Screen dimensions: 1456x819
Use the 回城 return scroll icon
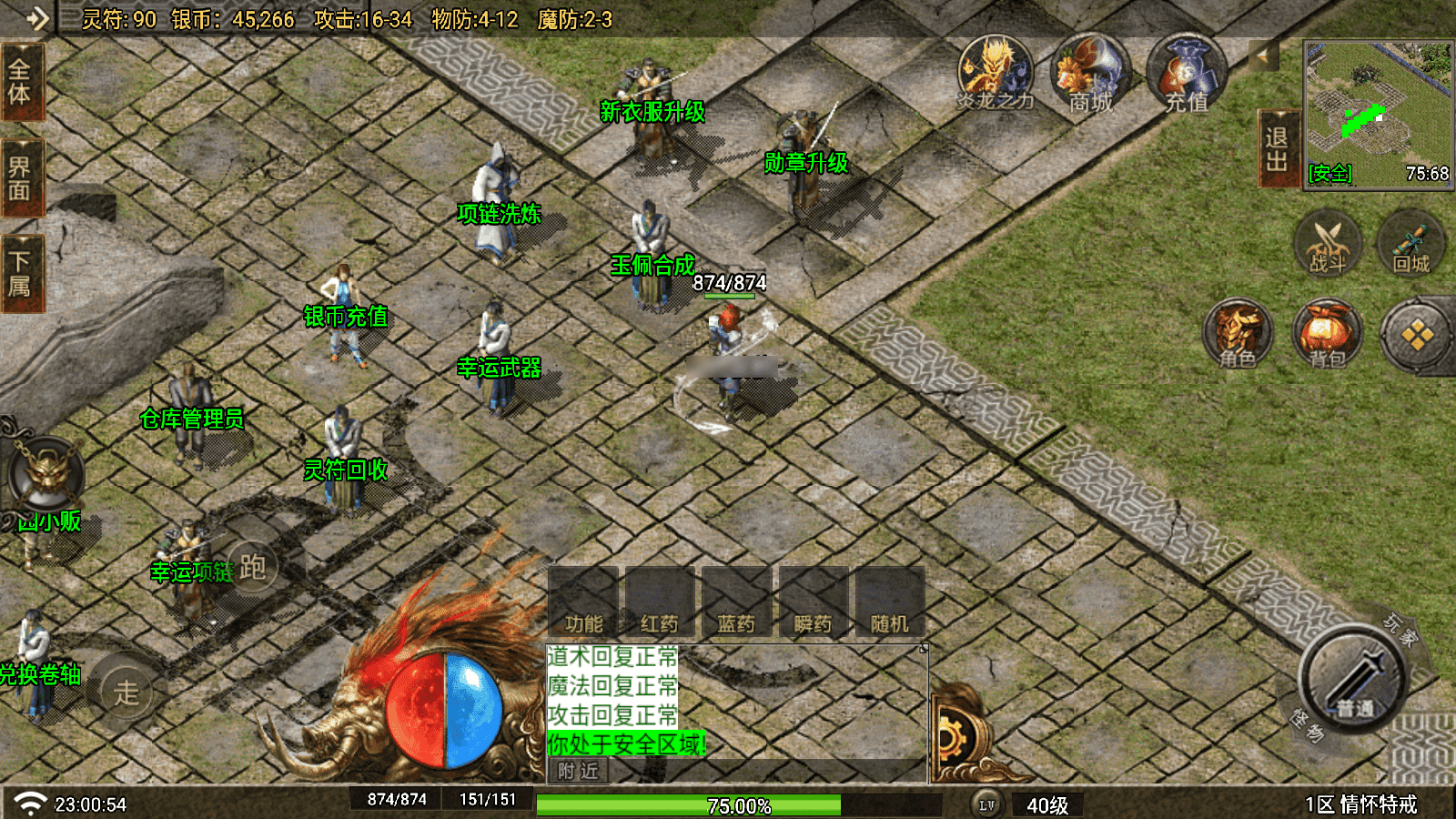click(x=1411, y=244)
